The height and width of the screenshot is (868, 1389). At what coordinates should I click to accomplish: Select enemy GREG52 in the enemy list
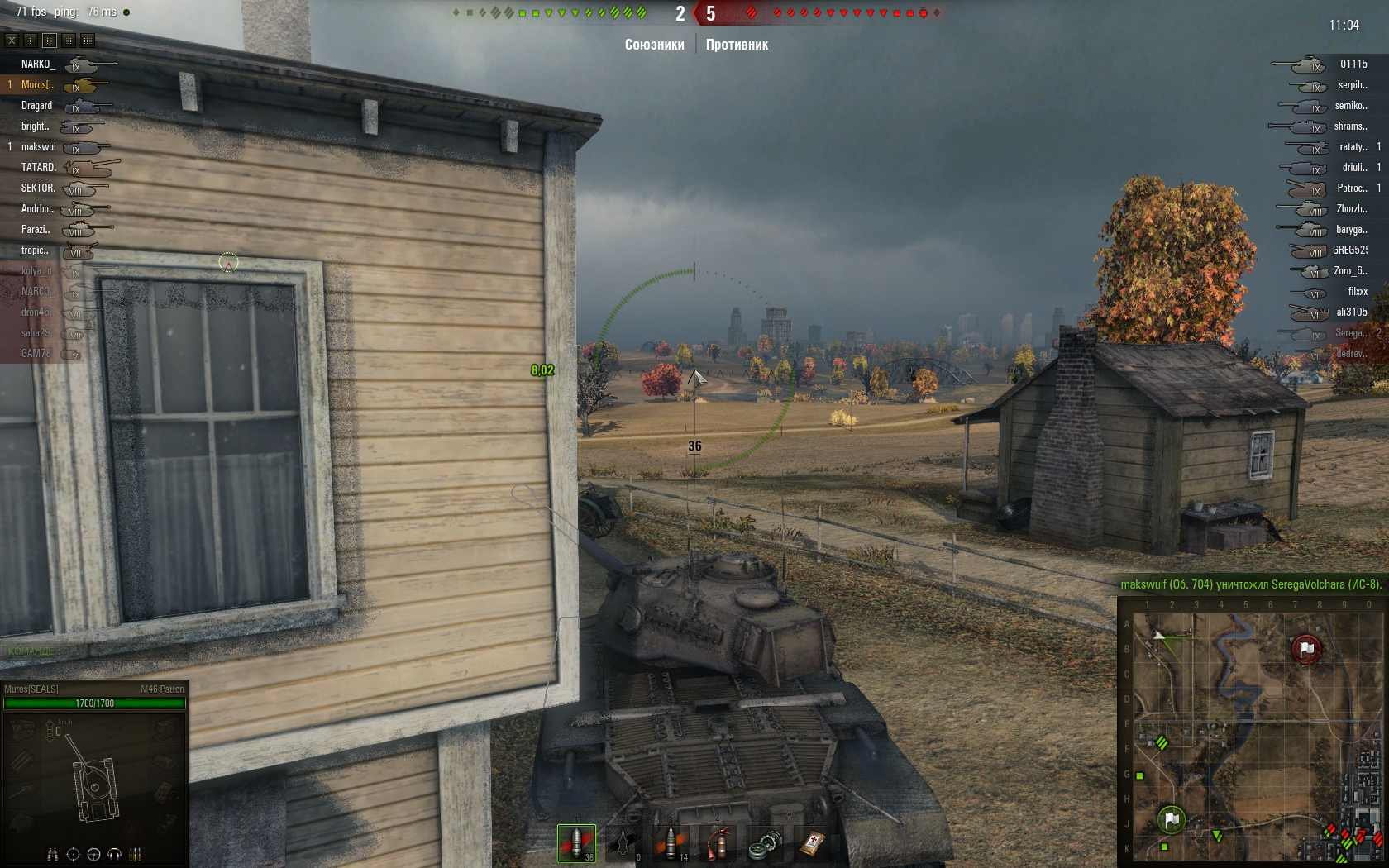1349,250
